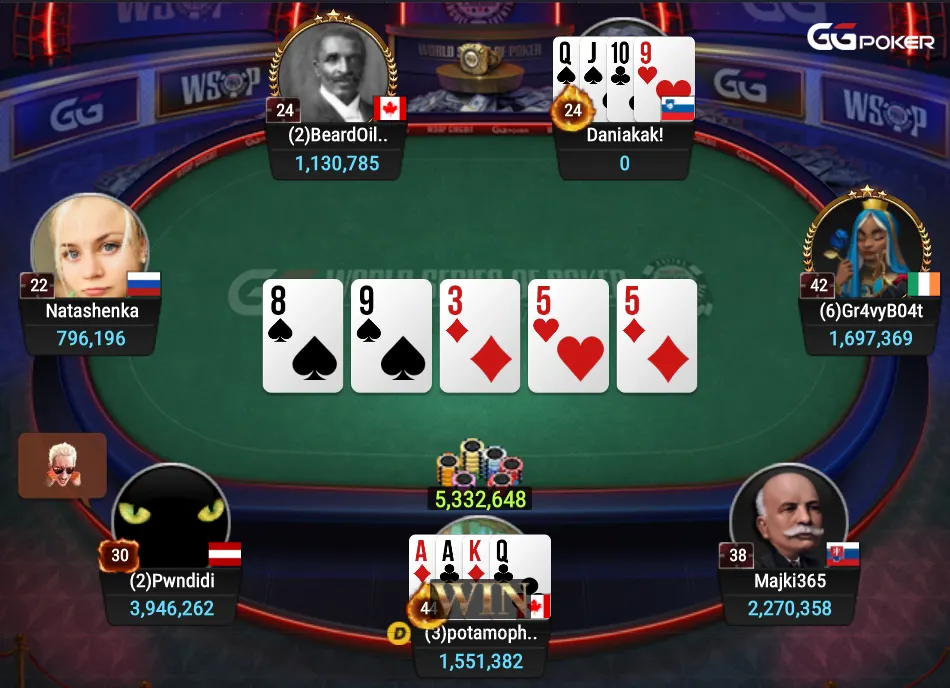Select Gr4vyB04t's avatar portrait

pyautogui.click(x=862, y=245)
